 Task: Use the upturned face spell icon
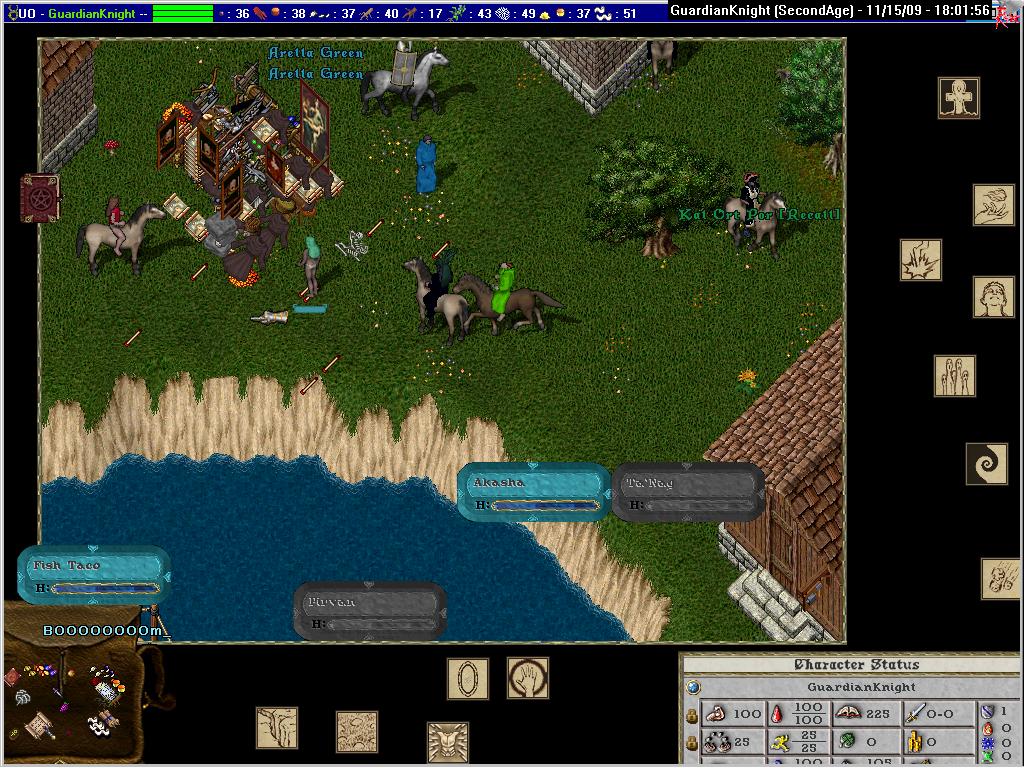[x=994, y=297]
